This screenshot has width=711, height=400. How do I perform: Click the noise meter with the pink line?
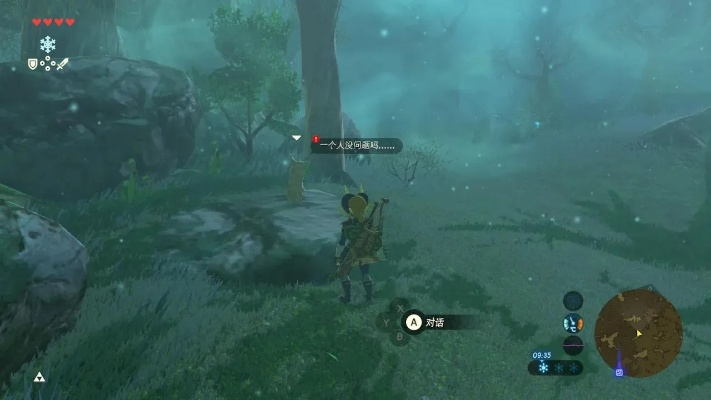click(x=572, y=345)
